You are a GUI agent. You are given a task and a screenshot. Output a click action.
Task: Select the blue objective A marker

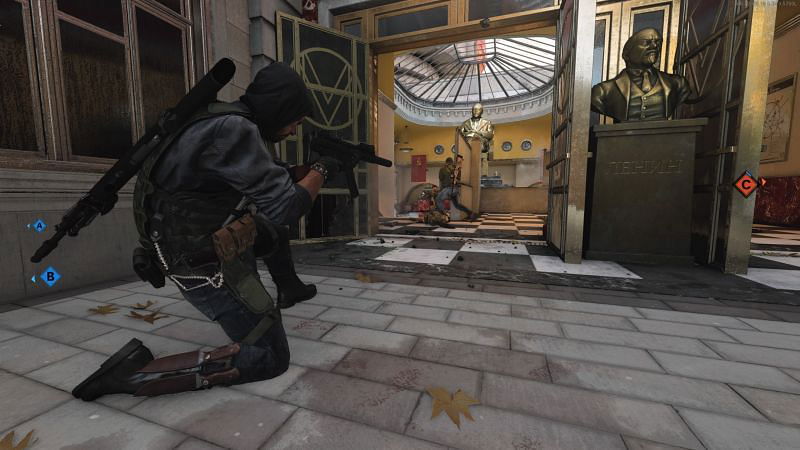click(39, 226)
